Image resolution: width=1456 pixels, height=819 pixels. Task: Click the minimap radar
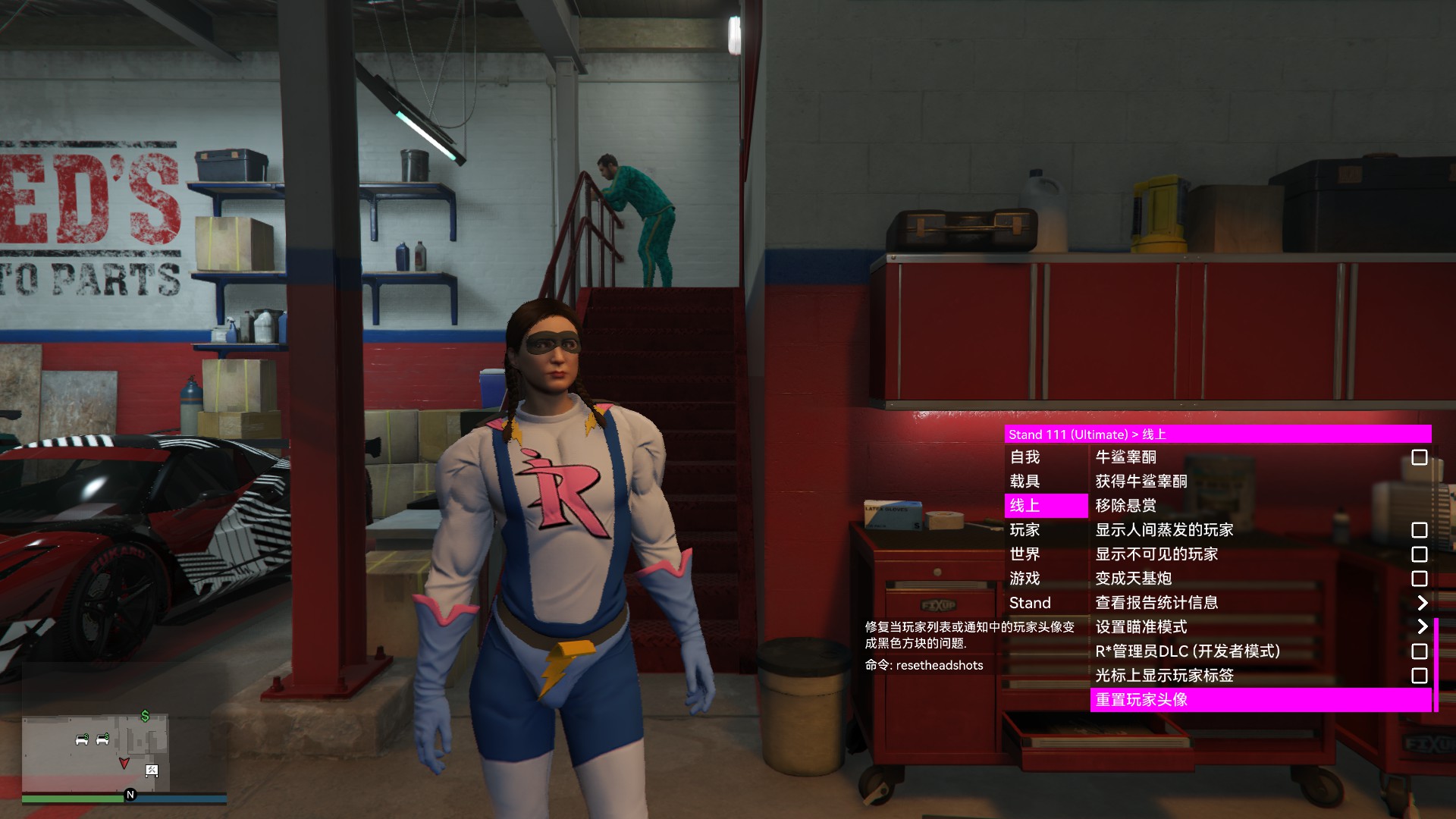95,753
